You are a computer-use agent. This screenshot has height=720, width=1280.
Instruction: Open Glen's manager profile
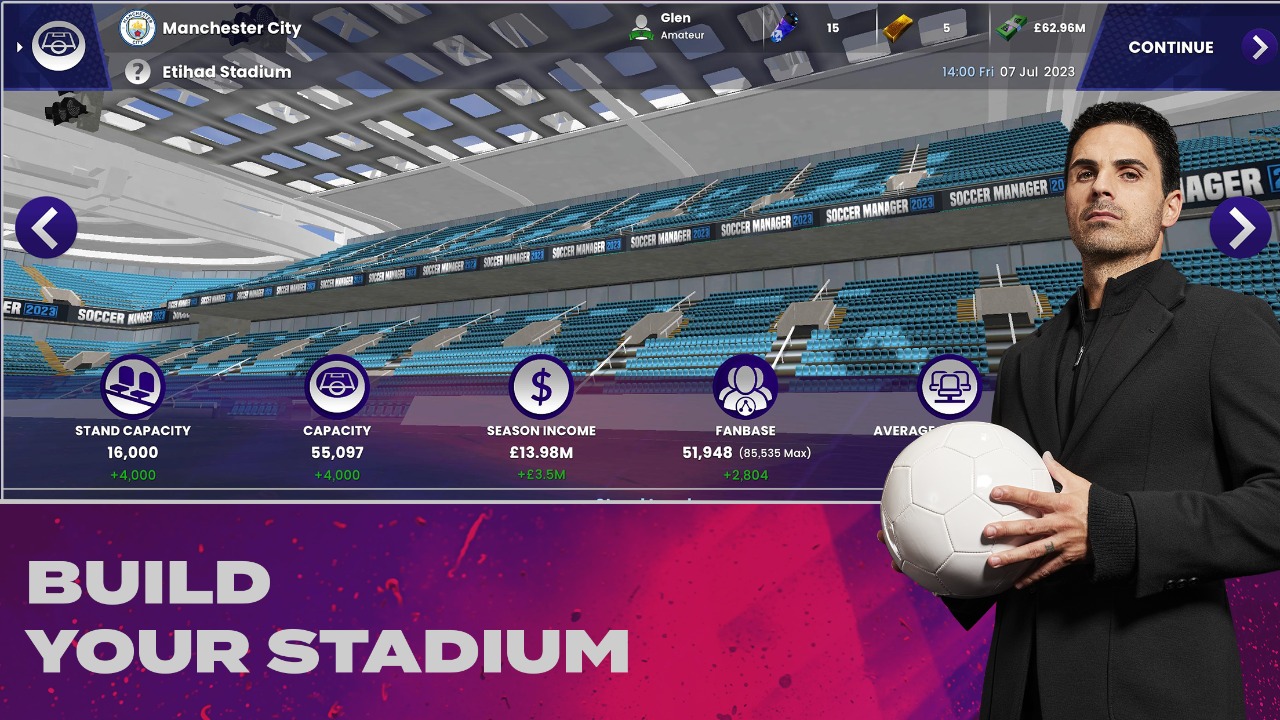click(x=667, y=27)
